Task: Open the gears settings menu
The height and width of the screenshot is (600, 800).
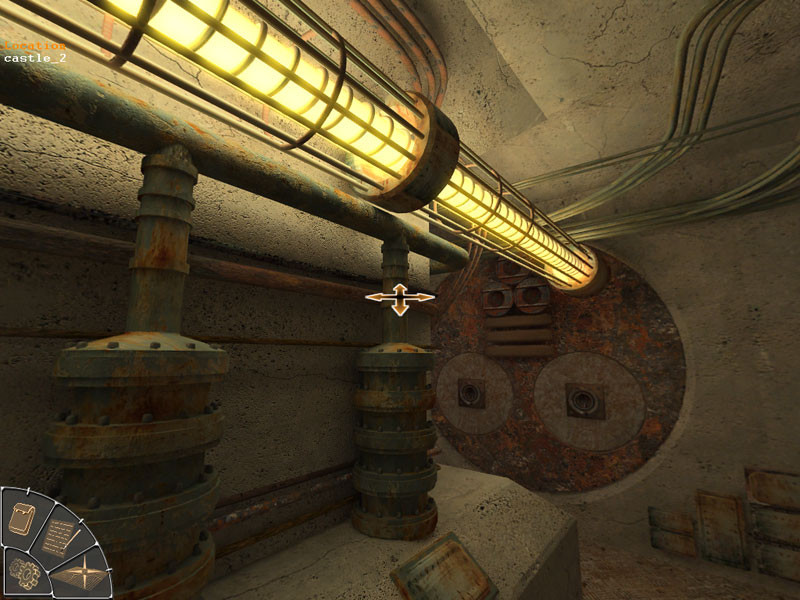Action: pos(23,573)
